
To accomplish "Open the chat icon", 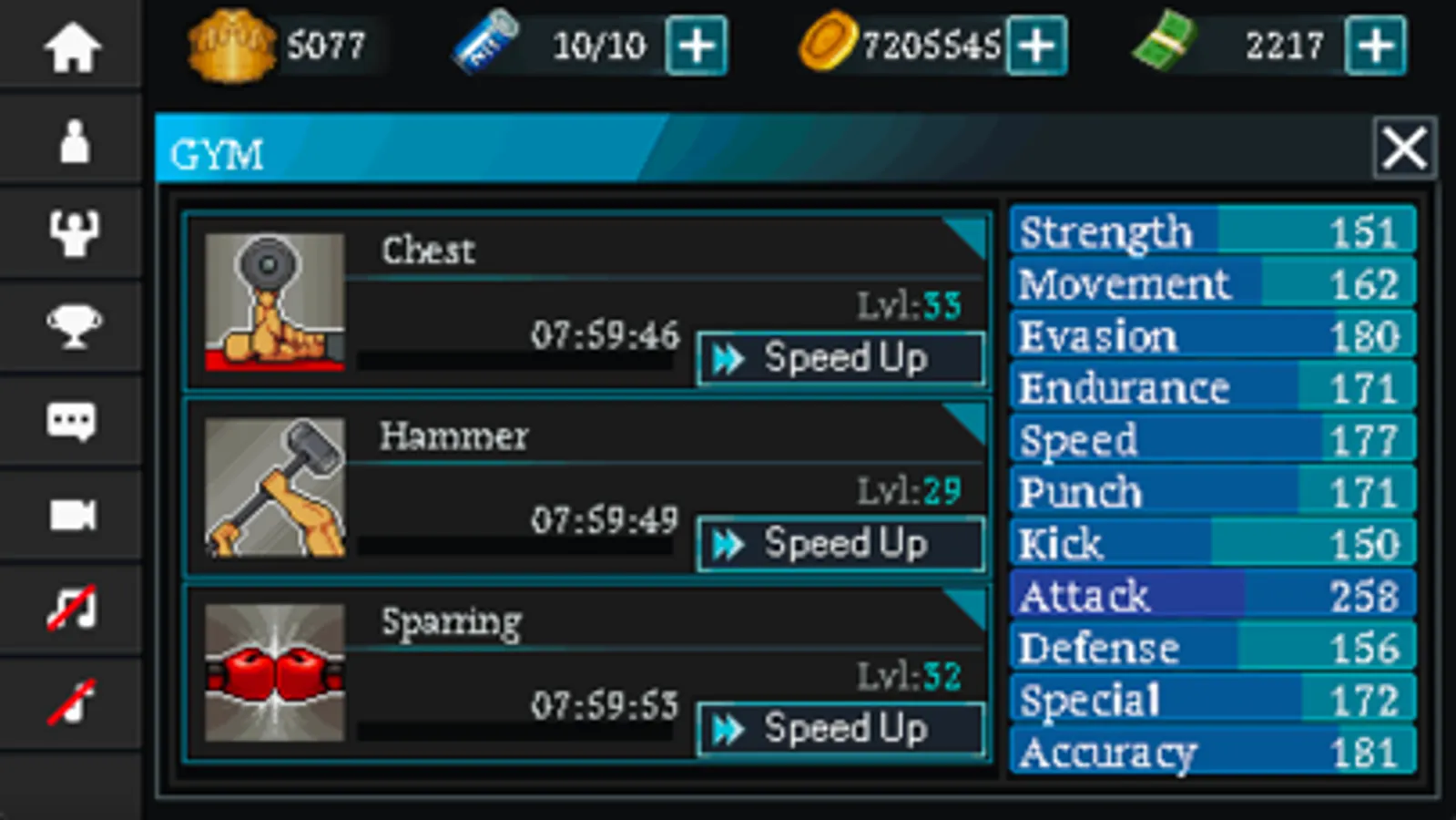I will pos(72,420).
